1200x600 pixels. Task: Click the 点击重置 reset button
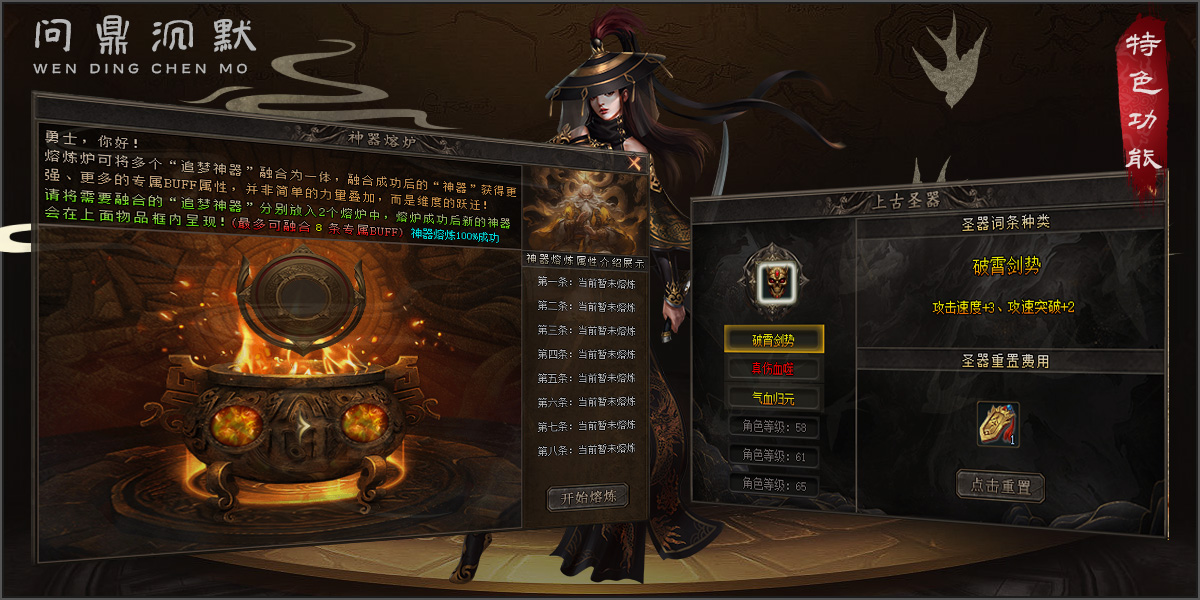coord(1000,487)
